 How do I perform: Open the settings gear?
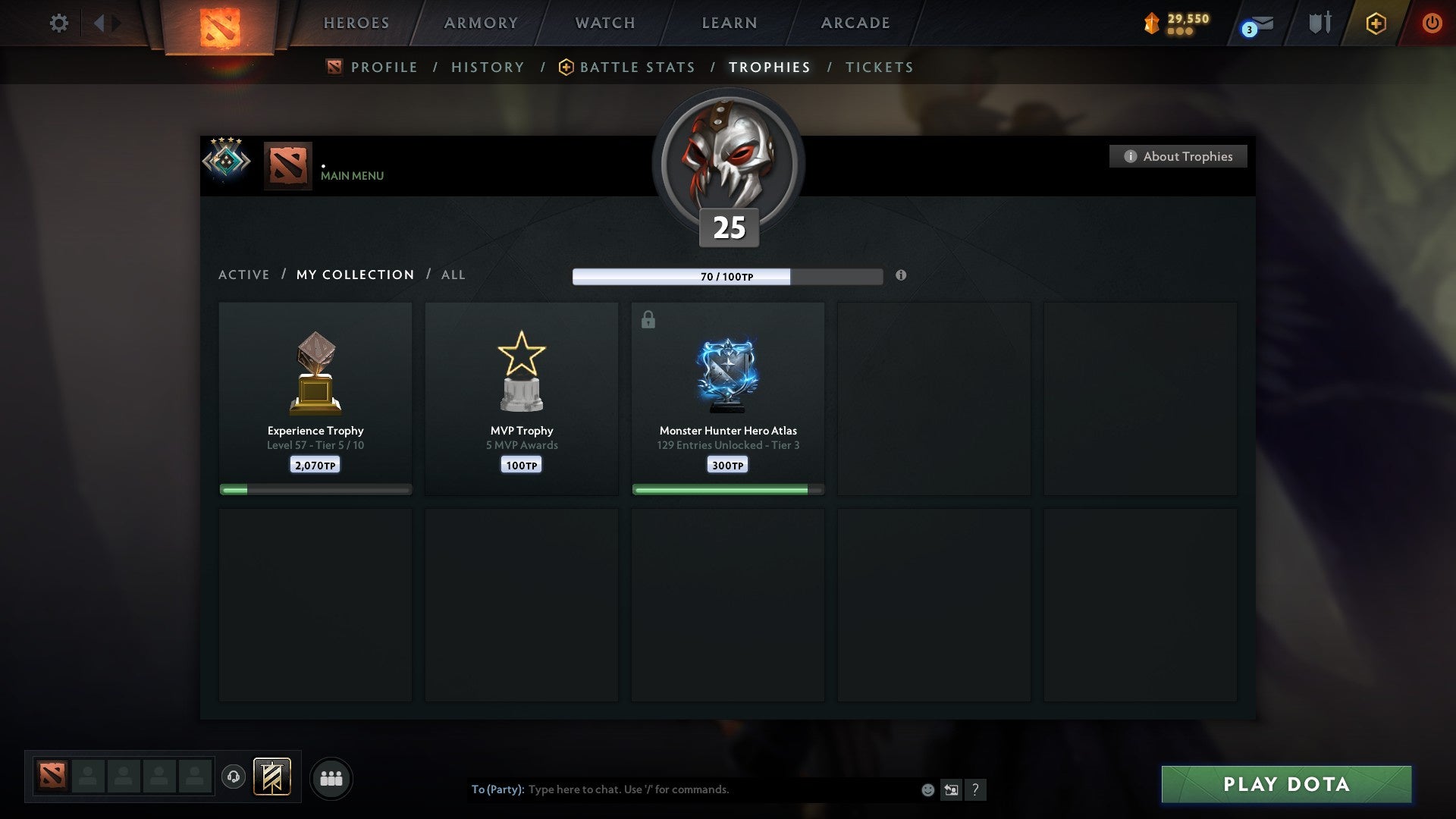point(58,24)
